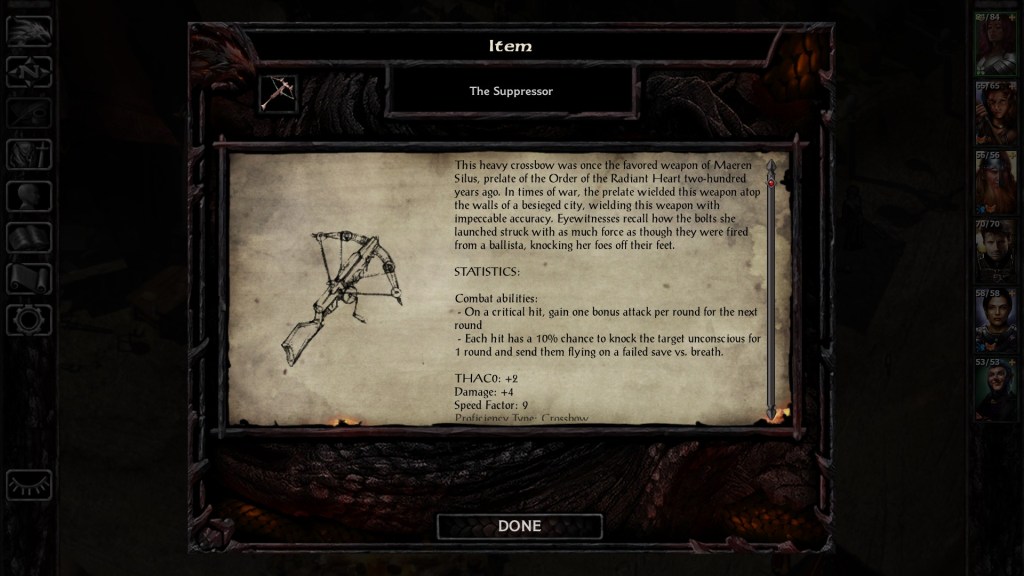The width and height of the screenshot is (1024, 576).
Task: Open the options with the gear icon
Action: point(29,320)
